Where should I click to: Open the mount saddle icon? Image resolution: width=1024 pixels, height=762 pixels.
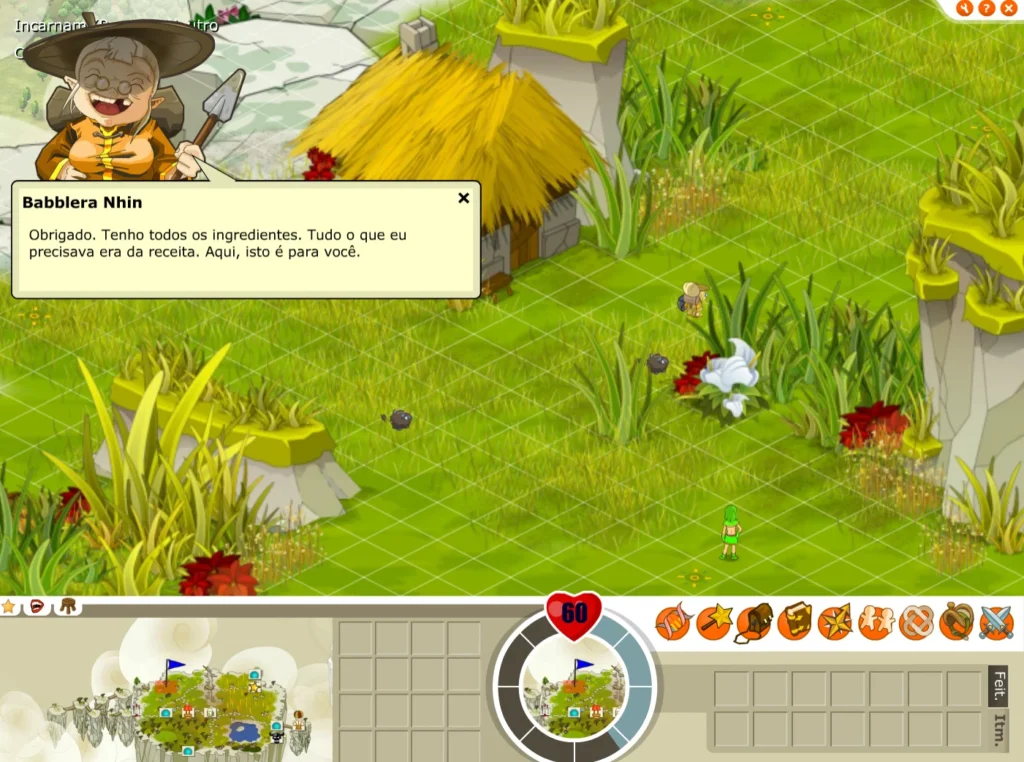[x=957, y=622]
